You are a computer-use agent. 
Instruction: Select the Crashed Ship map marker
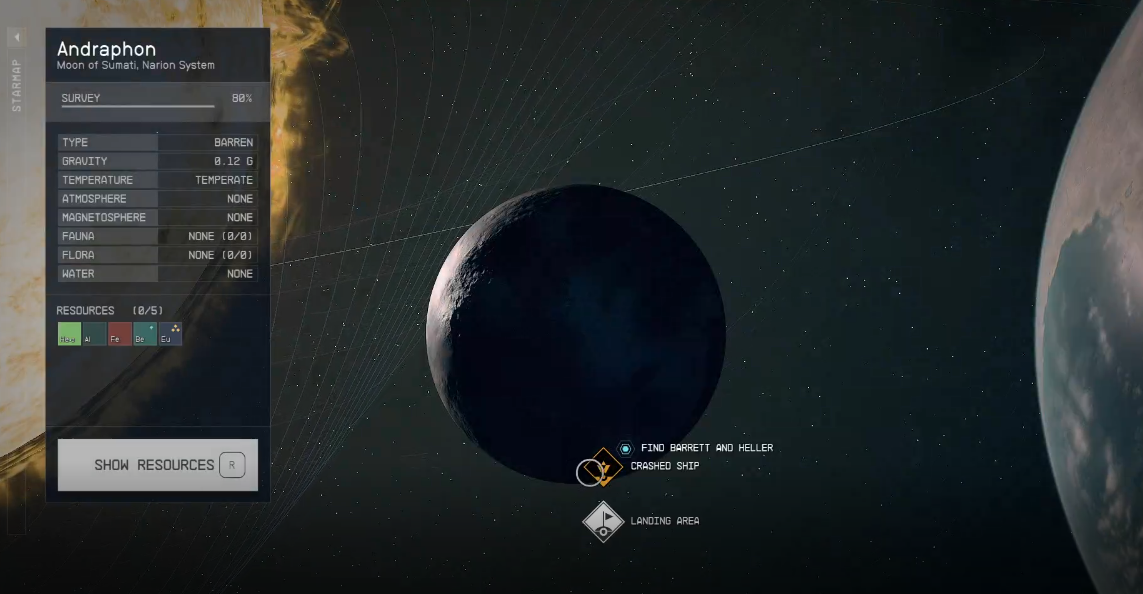[604, 466]
